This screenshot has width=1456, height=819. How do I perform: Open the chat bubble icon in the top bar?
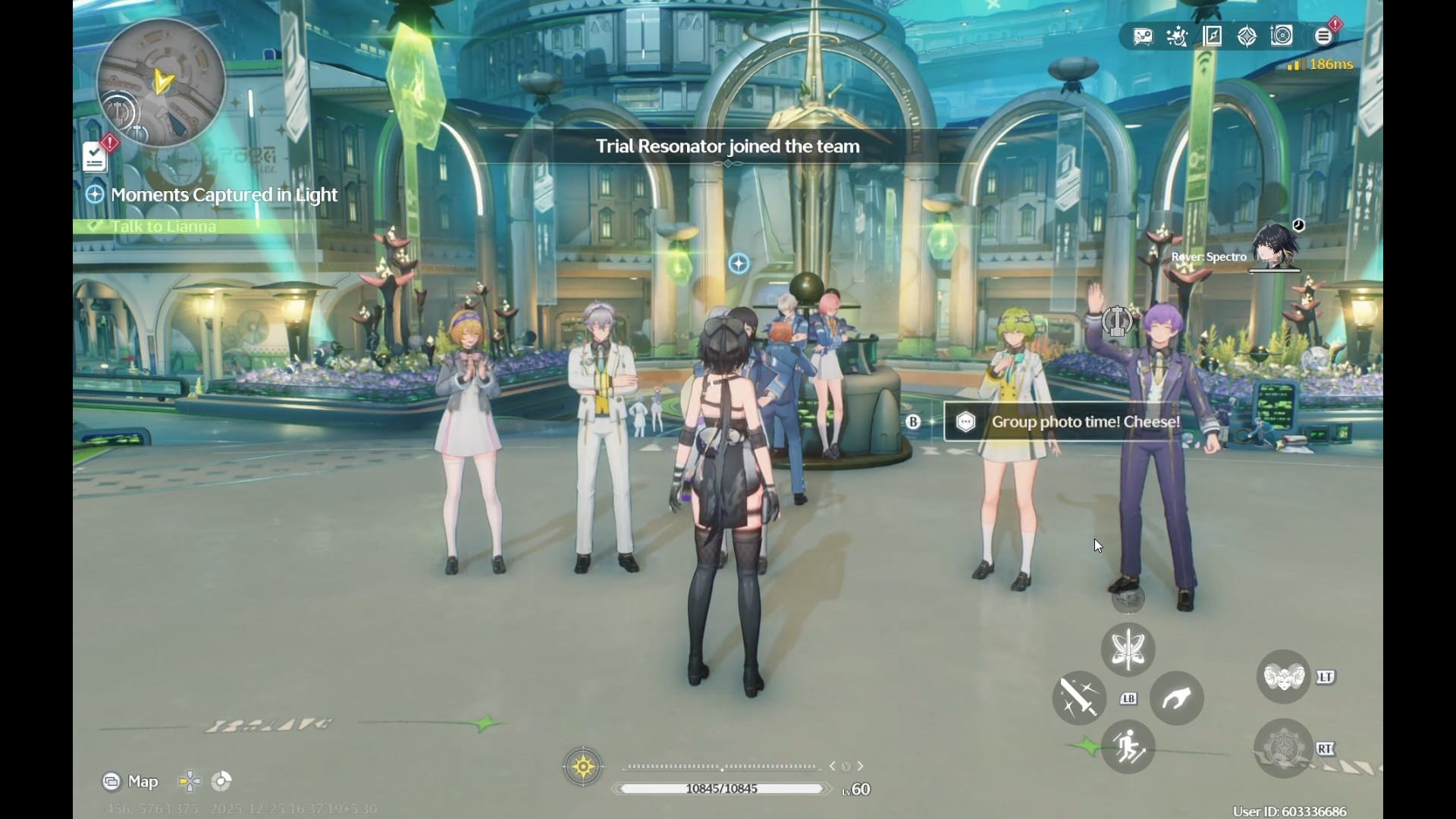1143,36
